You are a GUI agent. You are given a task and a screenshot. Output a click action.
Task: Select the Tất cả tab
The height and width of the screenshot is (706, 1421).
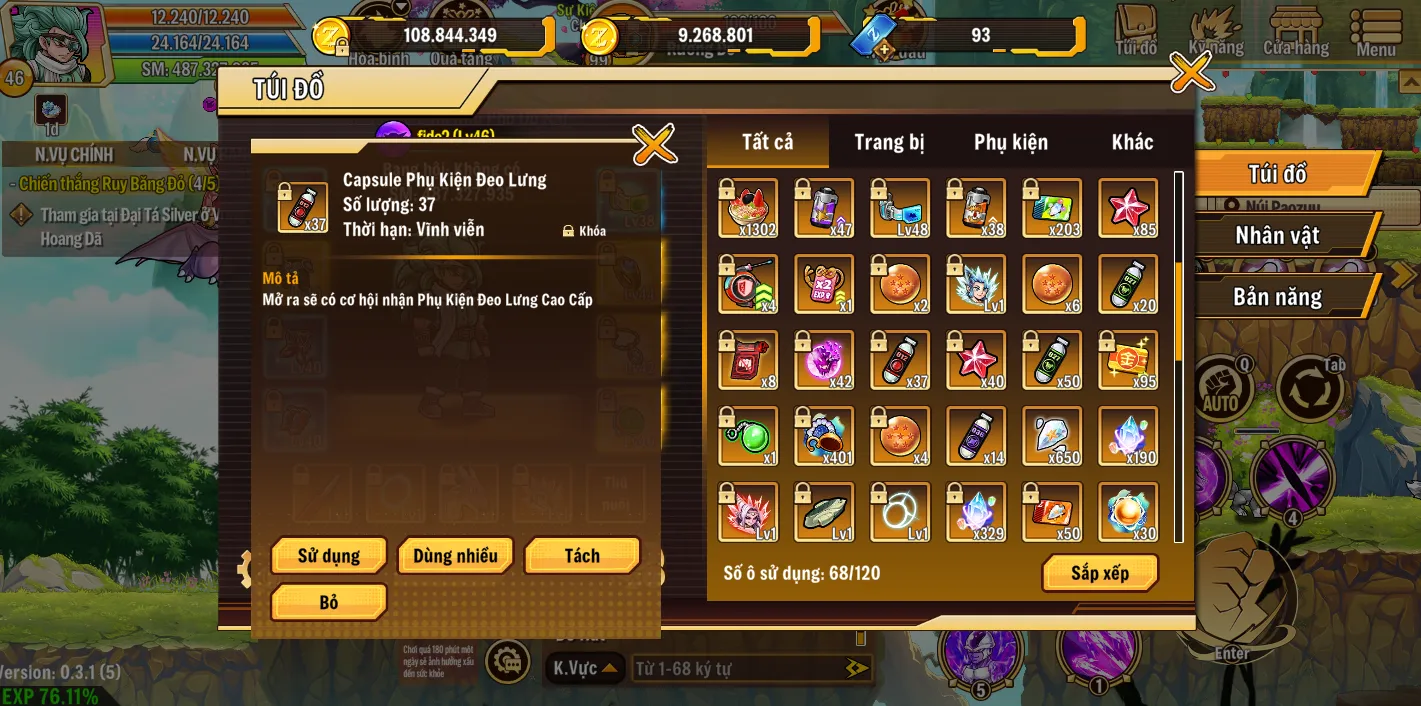768,143
